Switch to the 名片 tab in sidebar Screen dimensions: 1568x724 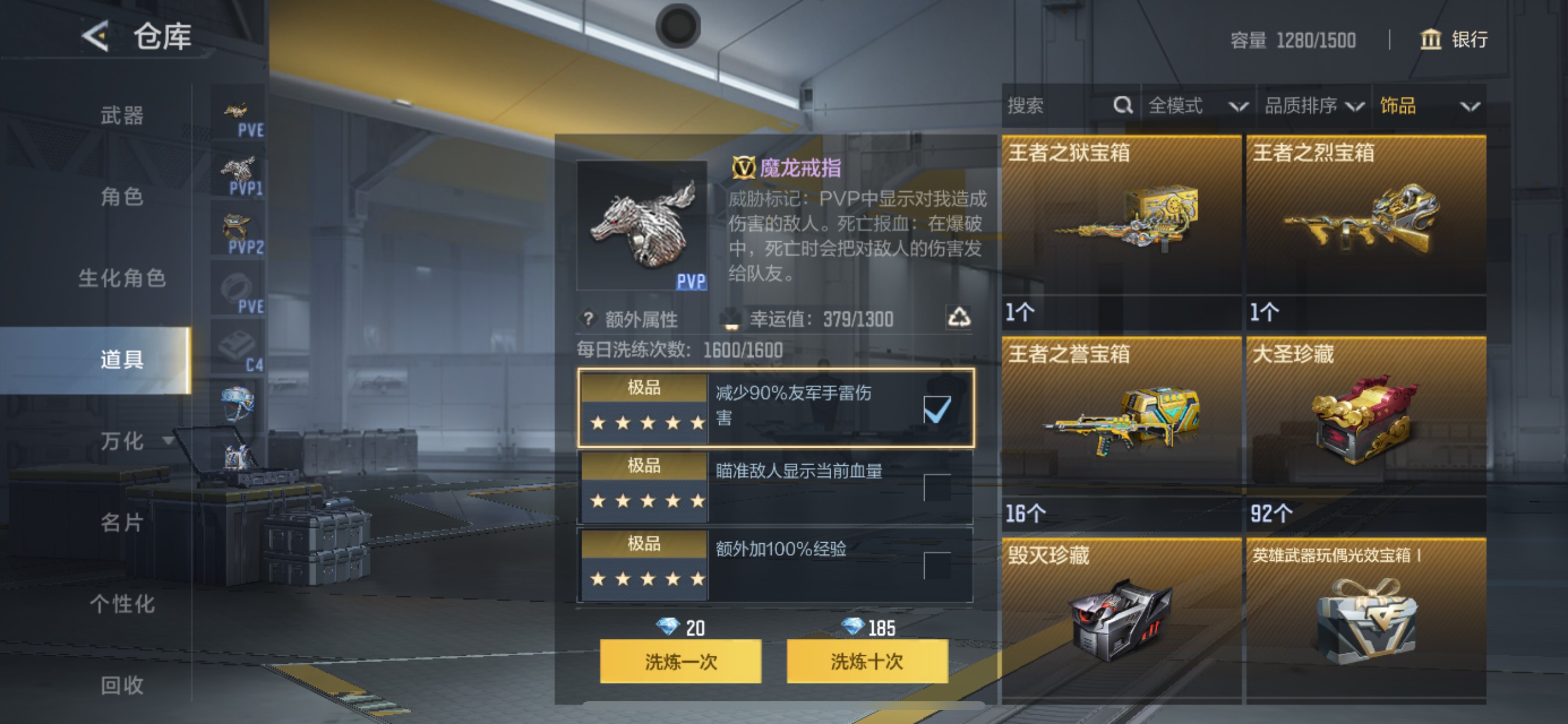pos(122,523)
